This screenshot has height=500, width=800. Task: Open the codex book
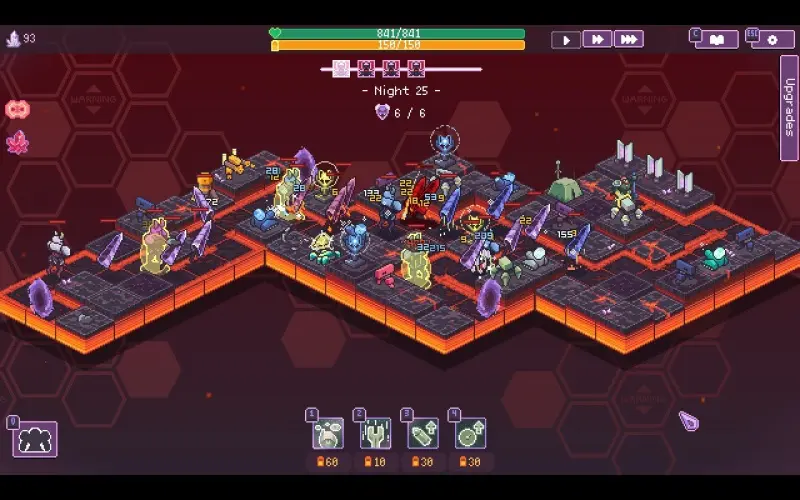click(x=717, y=40)
